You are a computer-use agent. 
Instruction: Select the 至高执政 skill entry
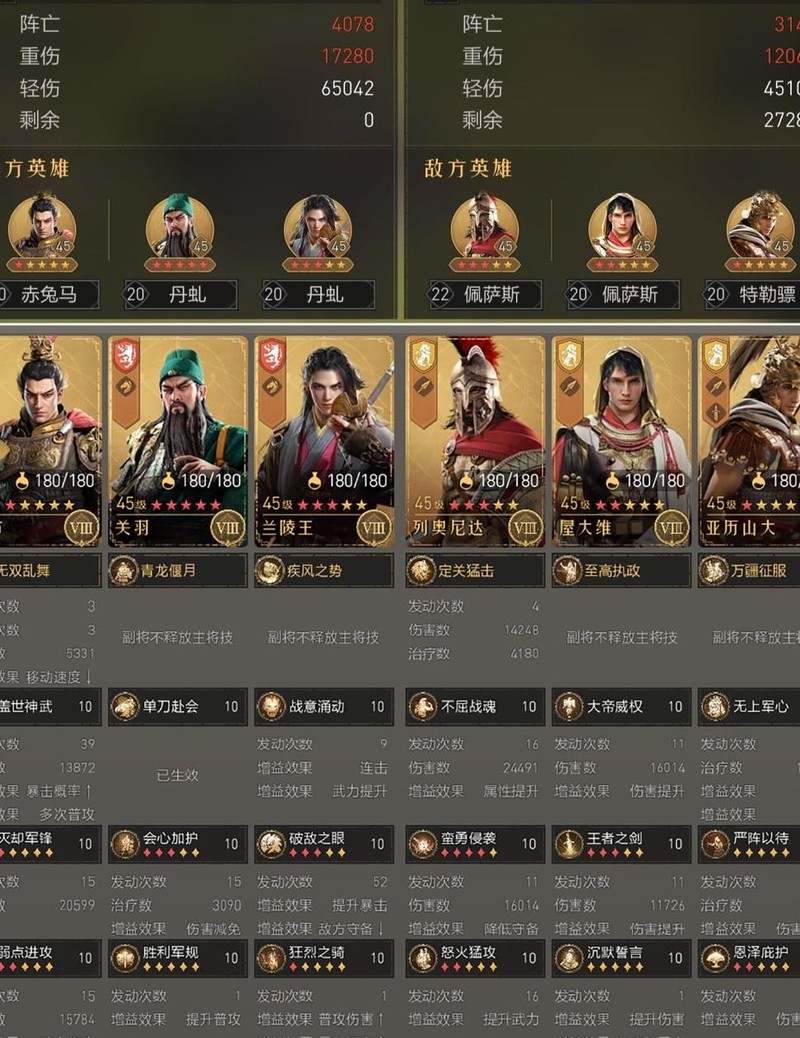pos(621,571)
